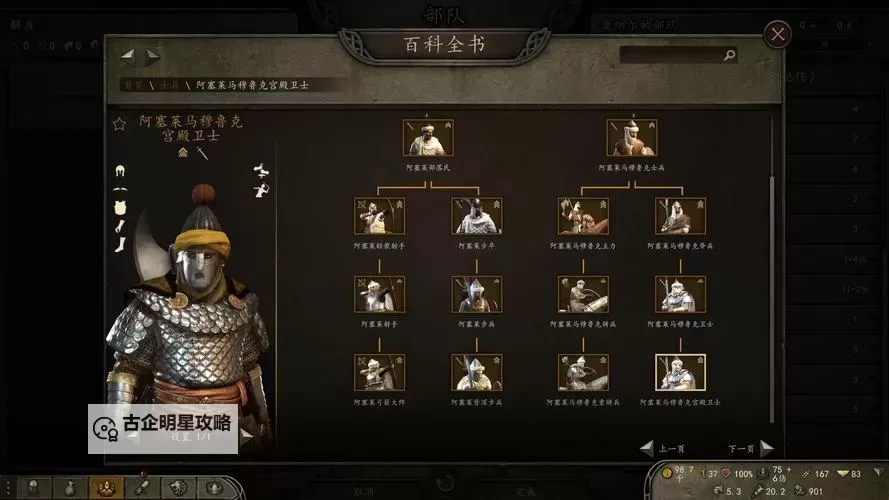This screenshot has height=500, width=889.
Task: Go forward with the right history arrow
Action: click(x=152, y=56)
